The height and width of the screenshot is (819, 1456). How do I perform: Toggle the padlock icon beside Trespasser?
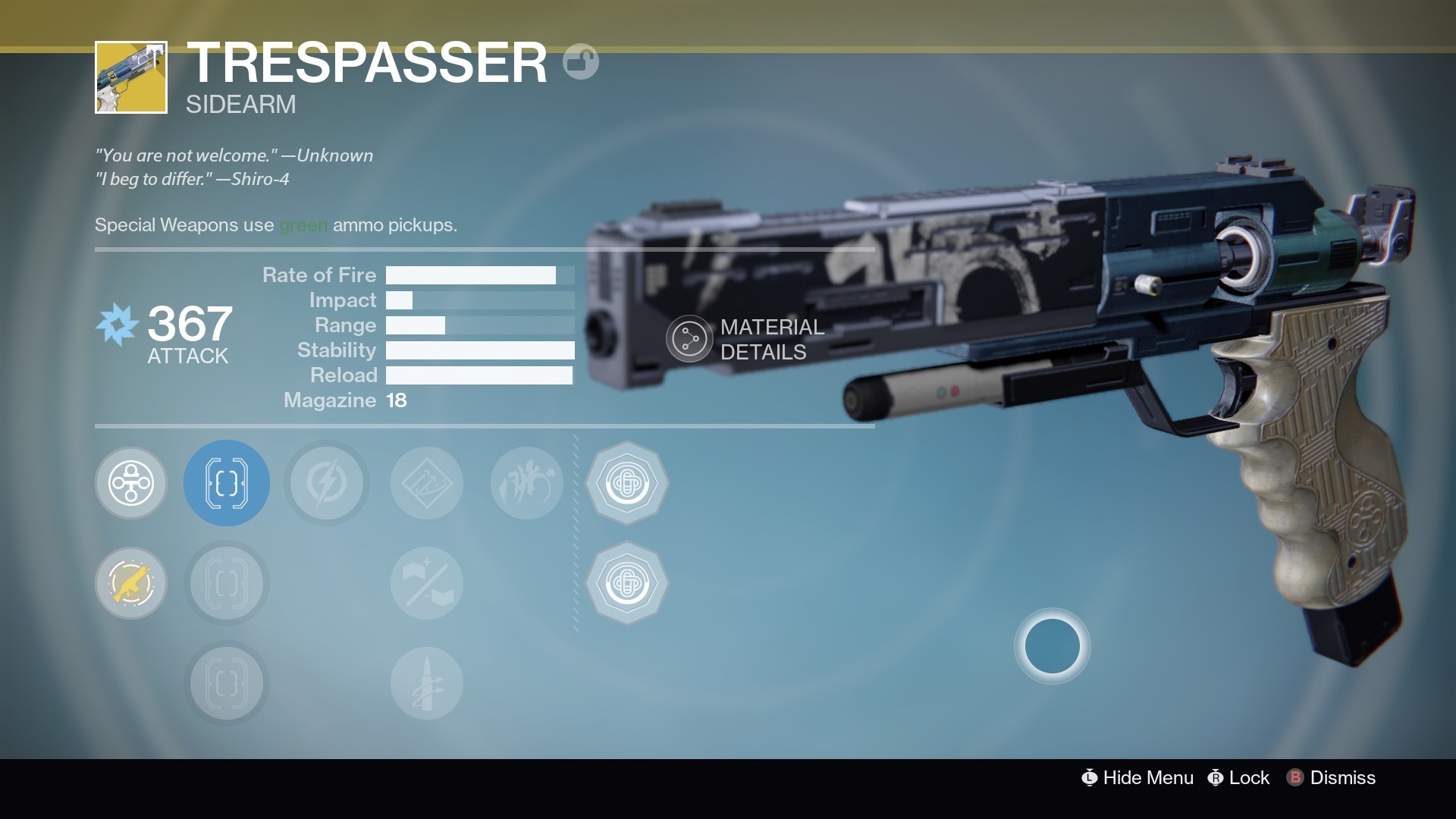(x=581, y=62)
